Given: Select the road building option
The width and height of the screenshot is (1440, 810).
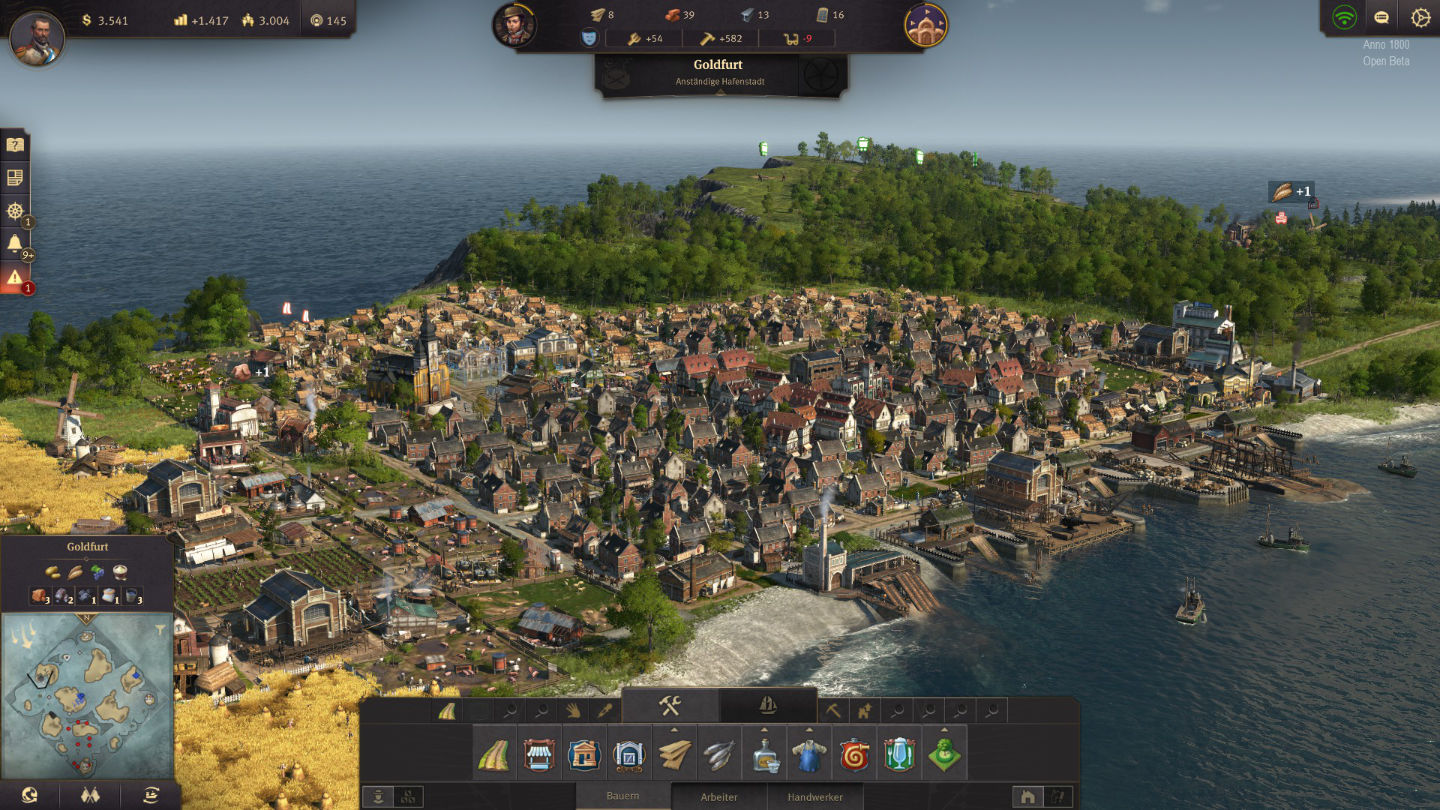Looking at the screenshot, I should point(492,754).
